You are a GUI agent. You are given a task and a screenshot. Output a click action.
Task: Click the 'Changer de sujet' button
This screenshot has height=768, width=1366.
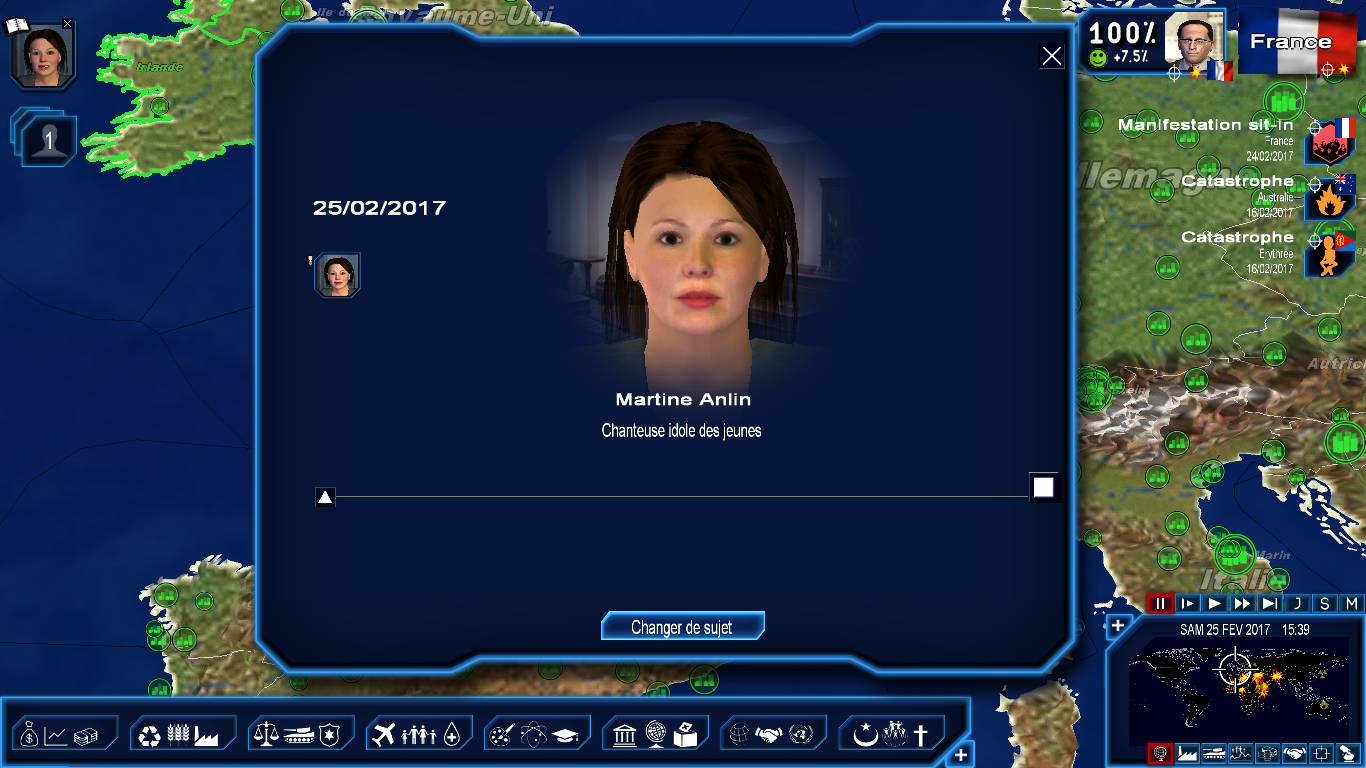[682, 627]
